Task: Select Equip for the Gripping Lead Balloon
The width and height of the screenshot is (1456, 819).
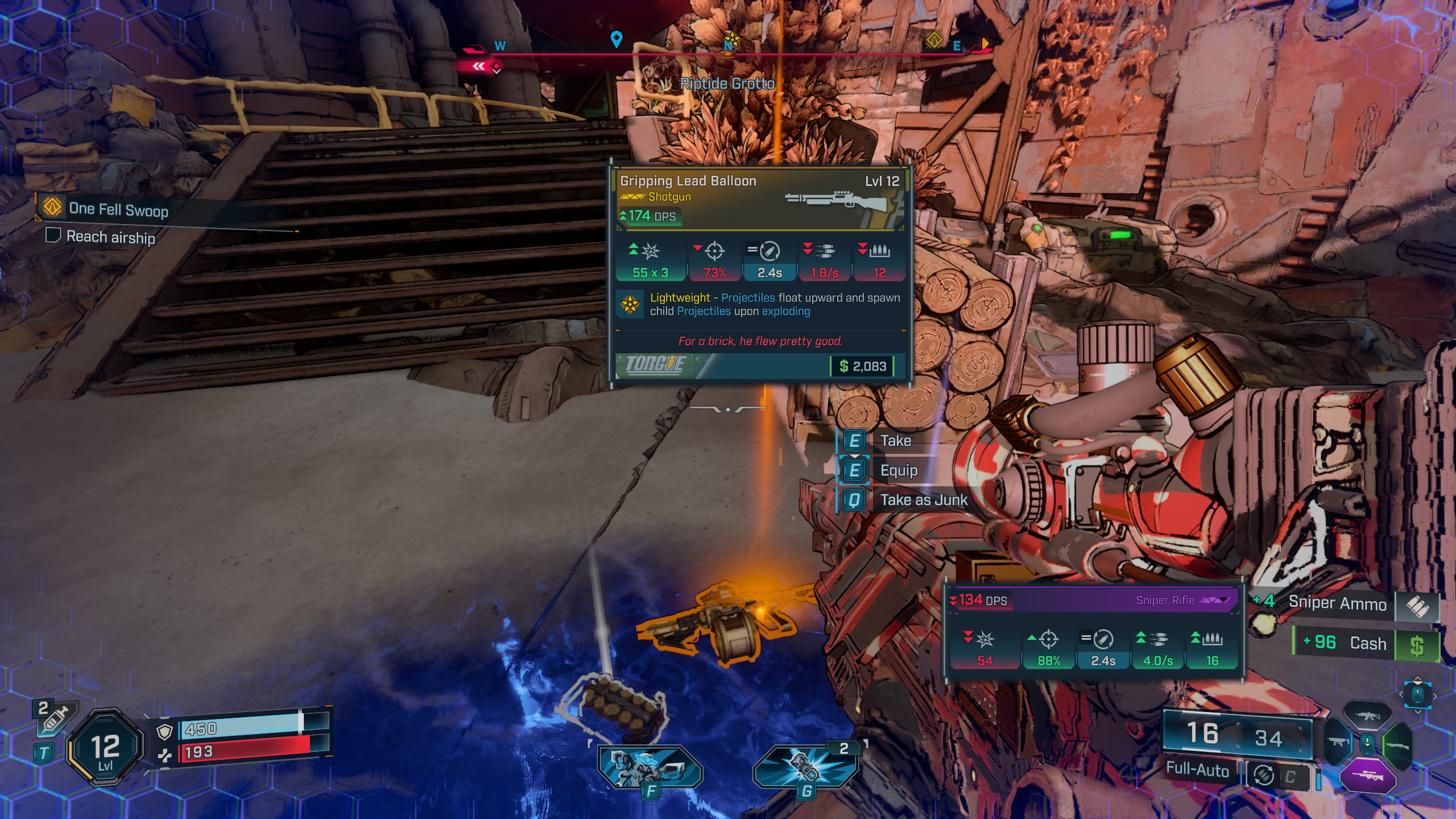Action: coord(898,470)
